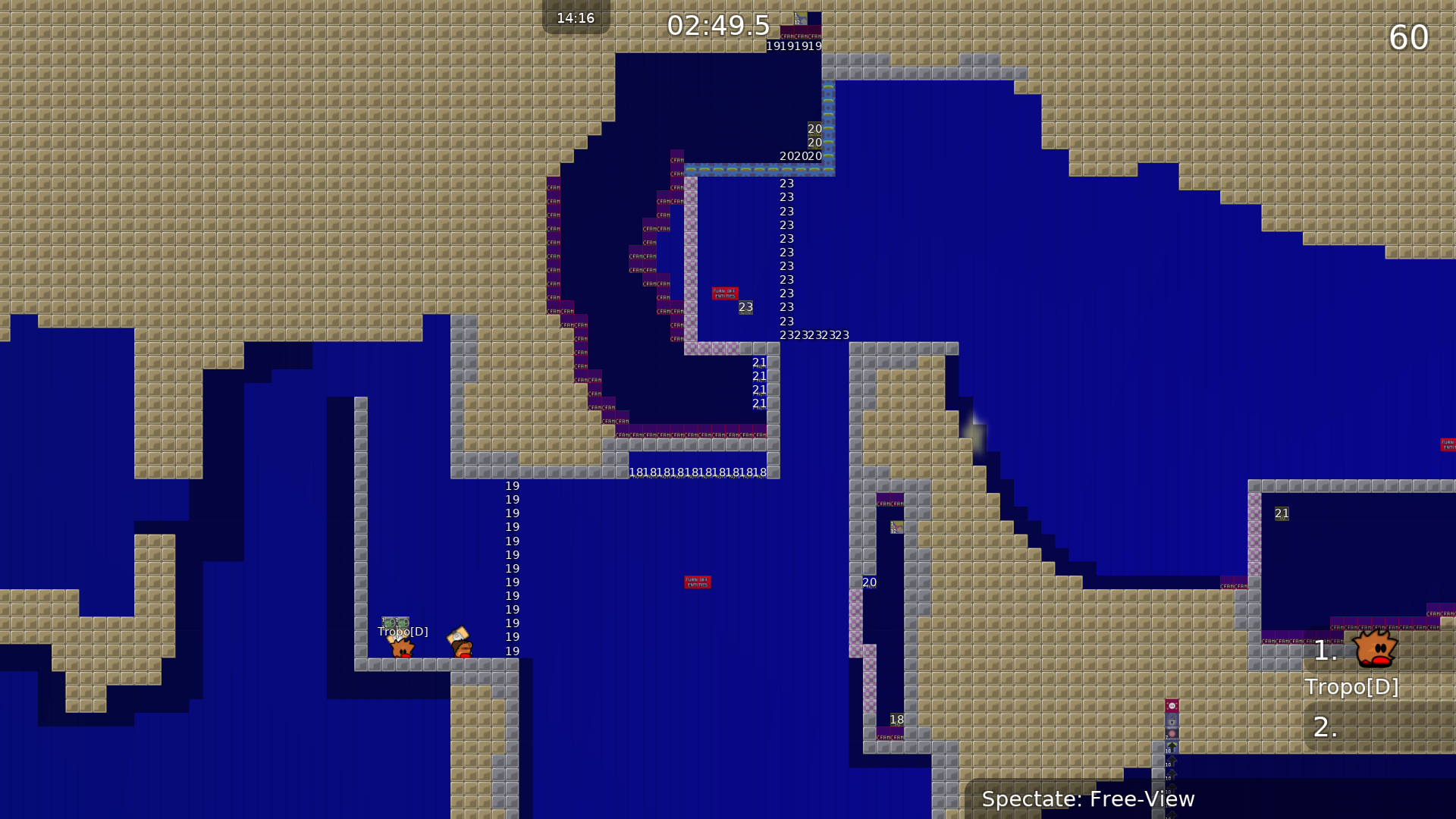This screenshot has width=1456, height=819.
Task: Click the small red sign near checkpoint 23
Action: [x=725, y=293]
